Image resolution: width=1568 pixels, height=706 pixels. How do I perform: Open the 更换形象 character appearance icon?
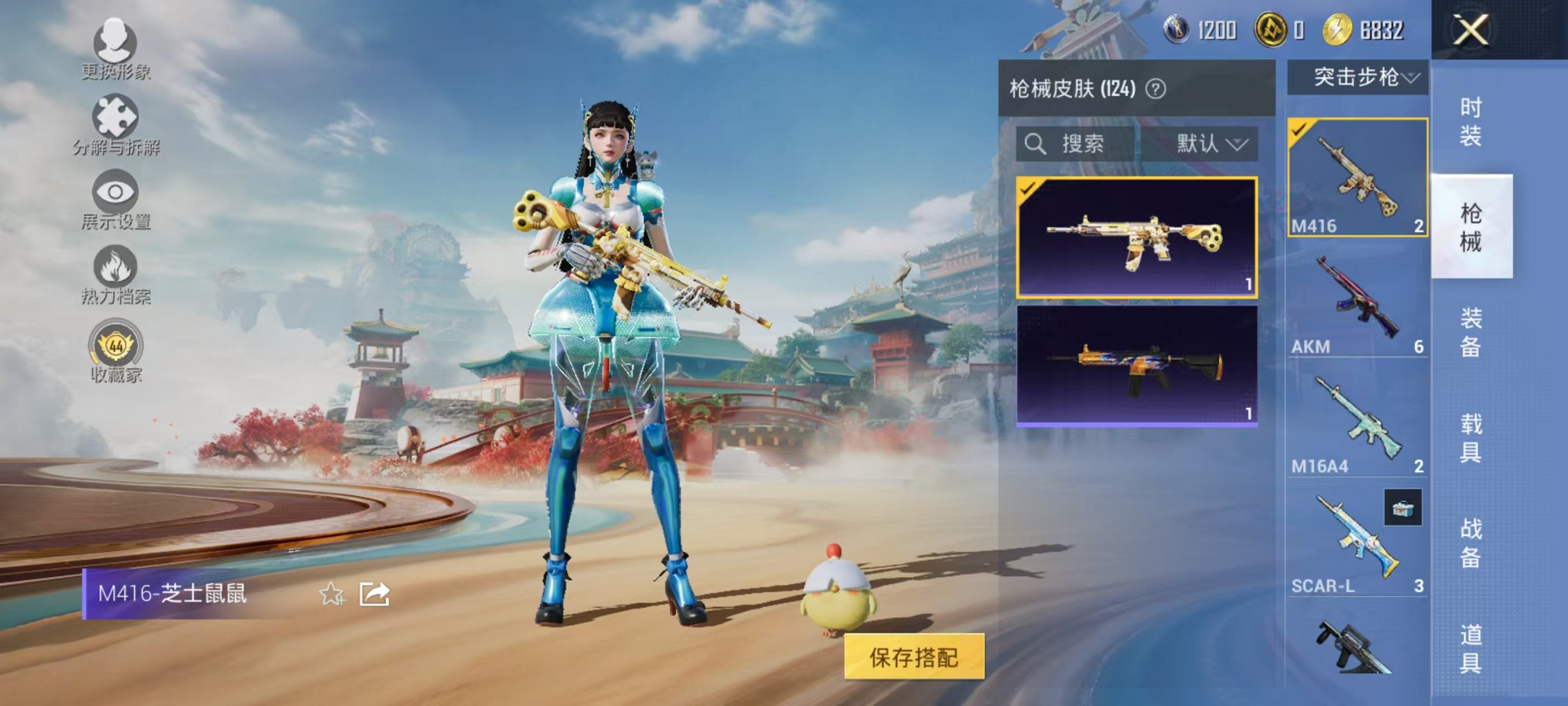point(115,44)
